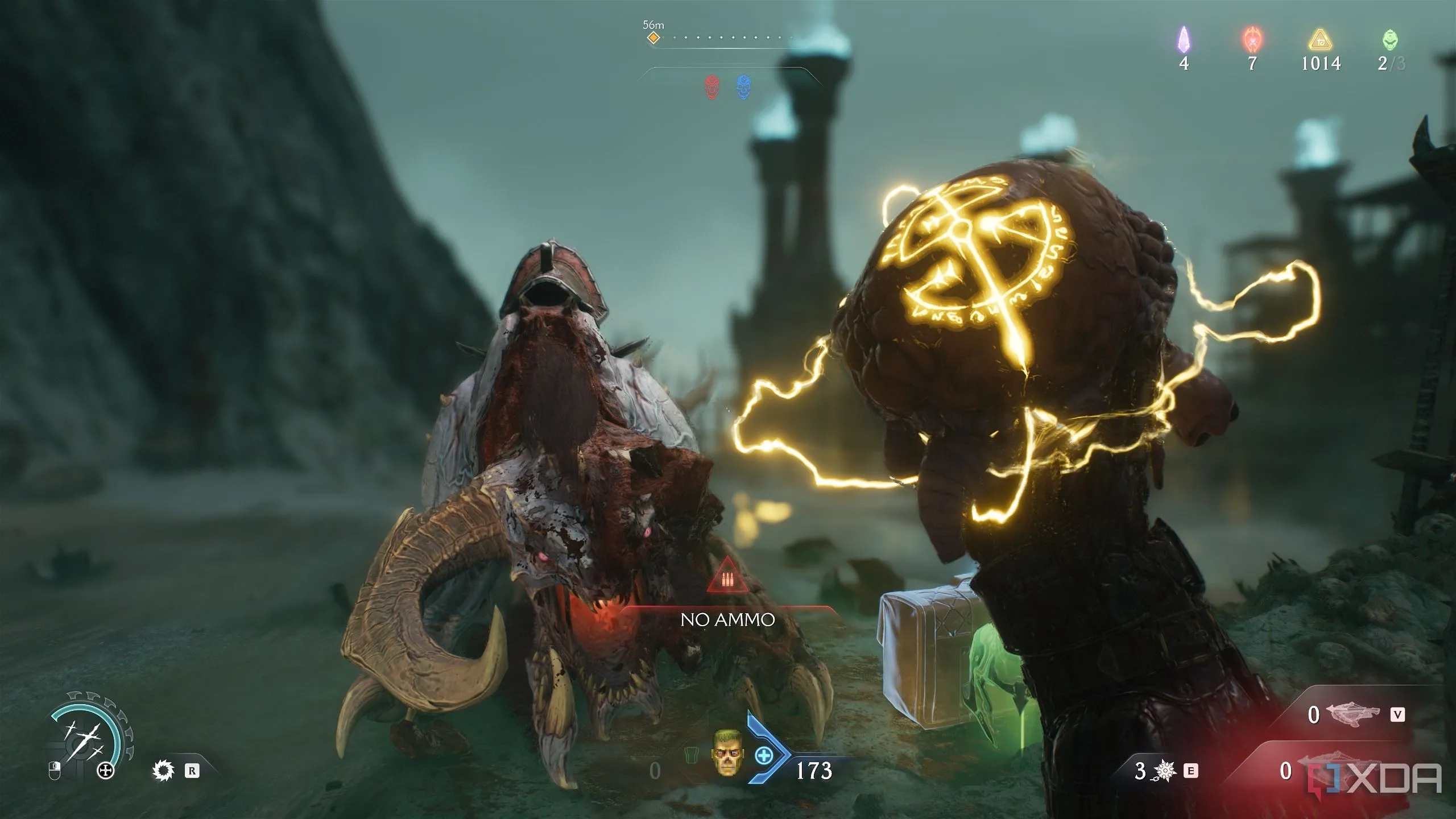This screenshot has width=1456, height=819.
Task: Click the orange objective diamond marker
Action: click(x=654, y=38)
